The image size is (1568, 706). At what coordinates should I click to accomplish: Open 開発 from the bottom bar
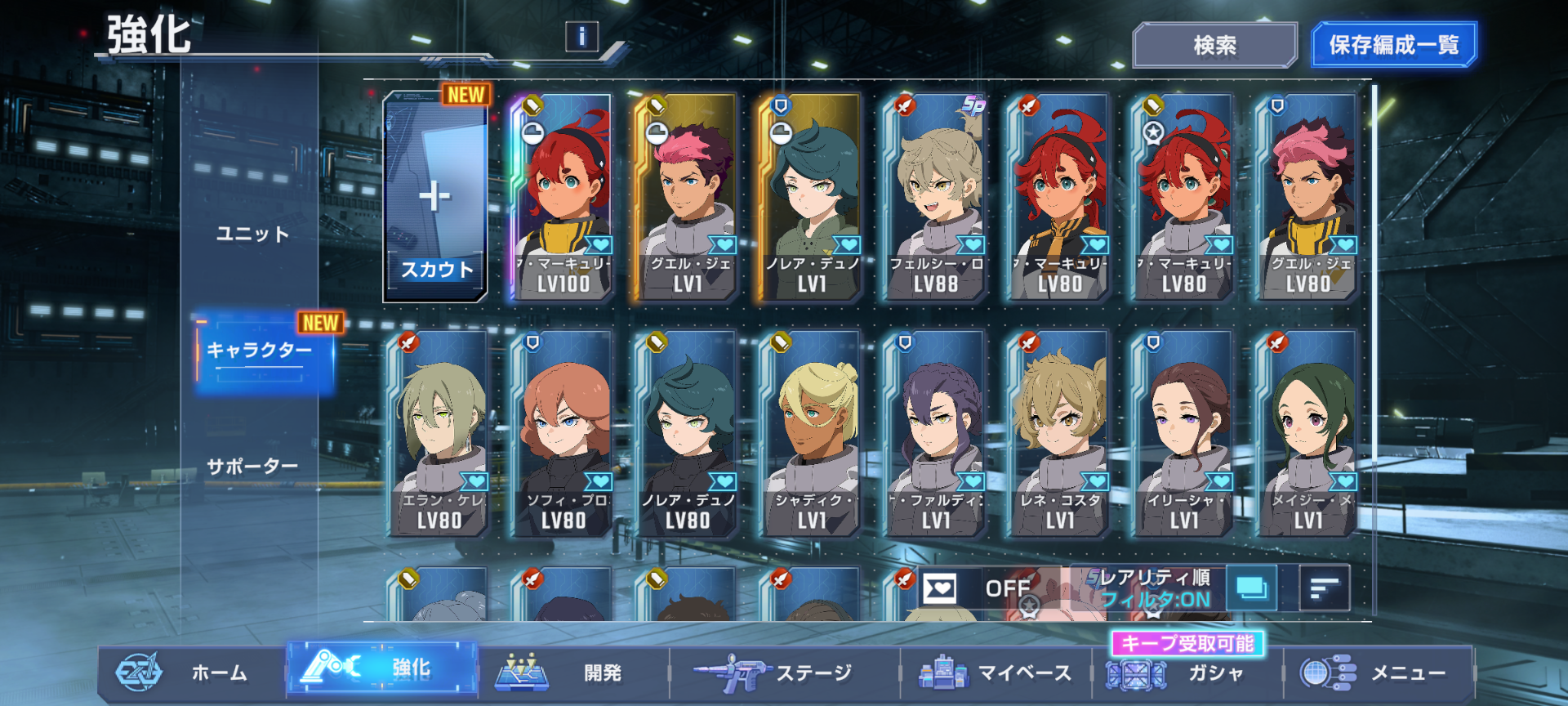(x=572, y=673)
